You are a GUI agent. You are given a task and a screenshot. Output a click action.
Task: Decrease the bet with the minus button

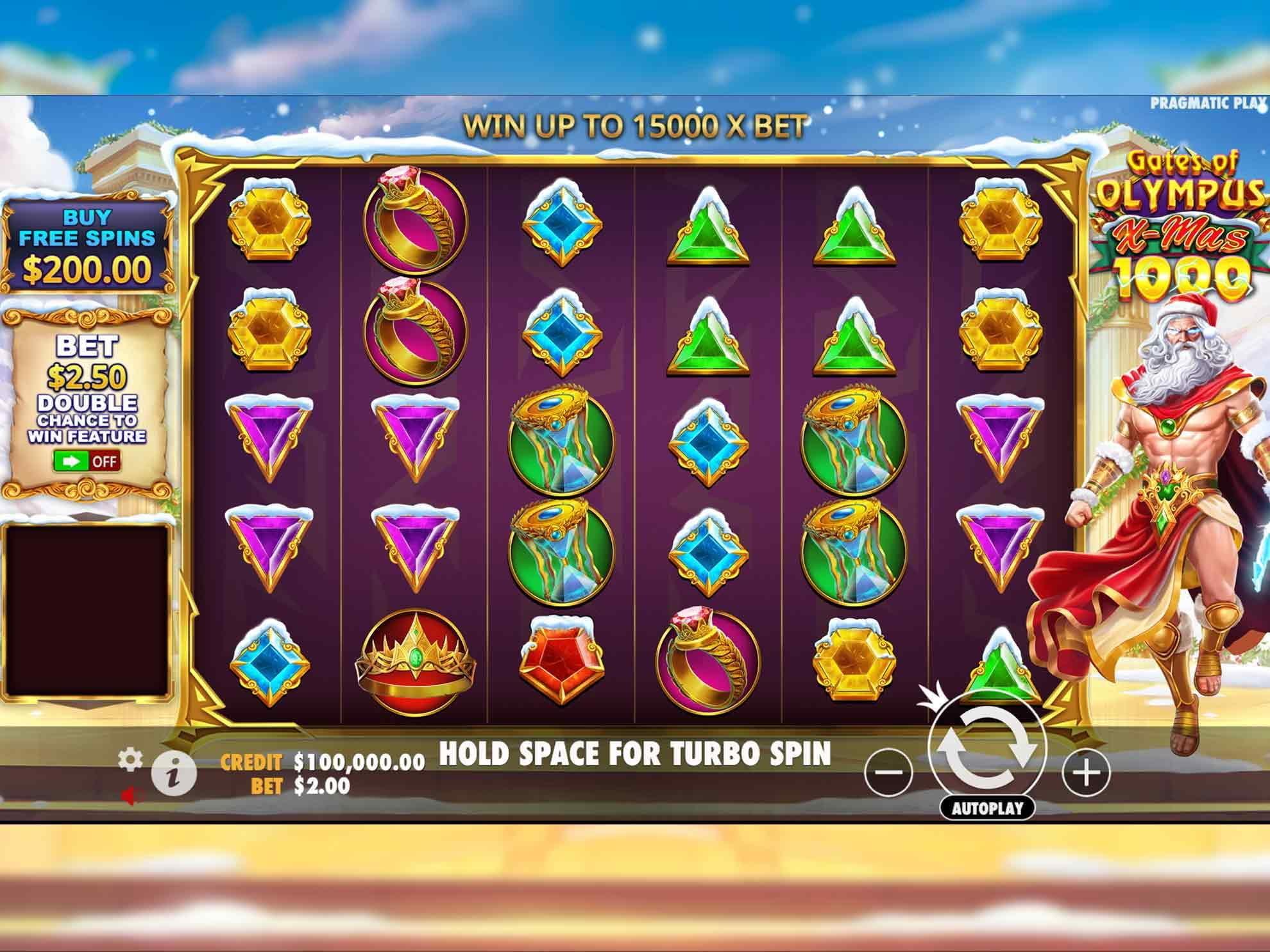pos(888,772)
